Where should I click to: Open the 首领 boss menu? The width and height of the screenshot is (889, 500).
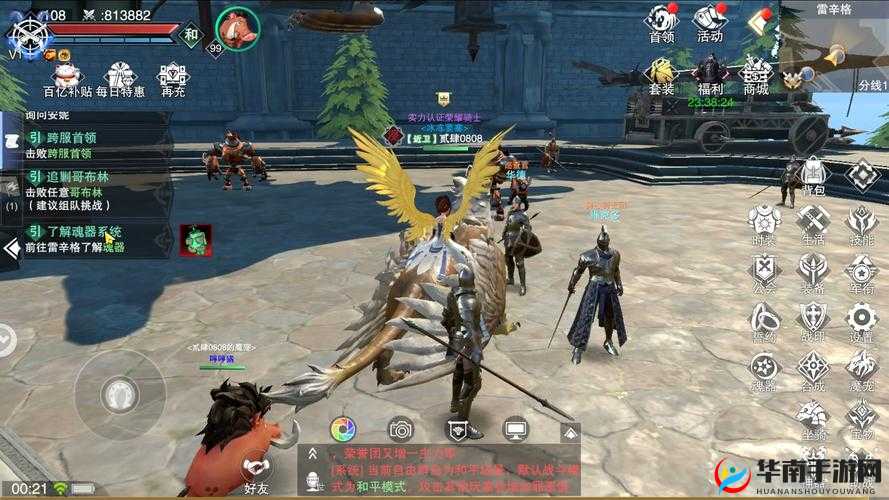[x=661, y=22]
